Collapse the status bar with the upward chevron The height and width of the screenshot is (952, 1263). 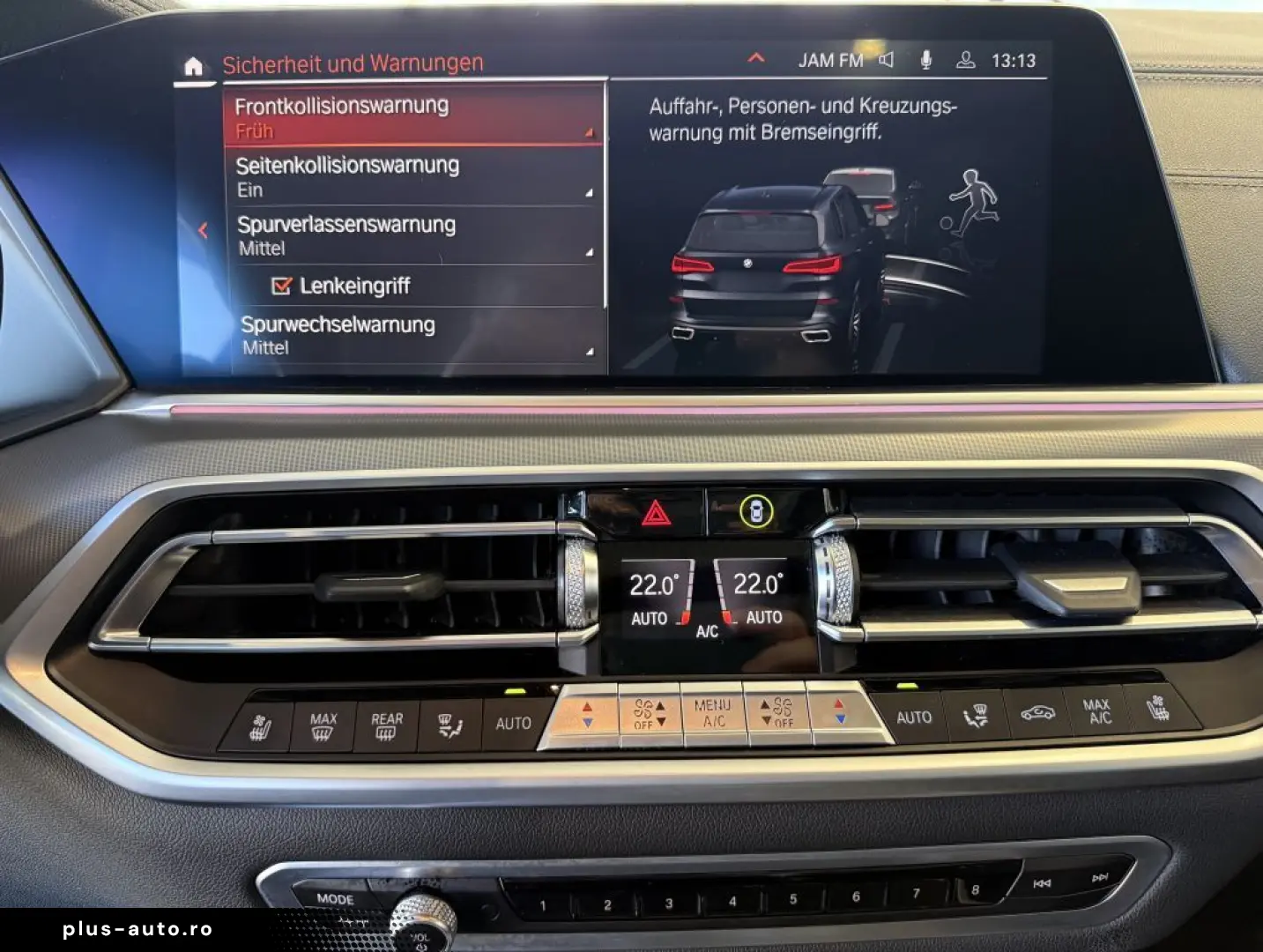point(755,57)
